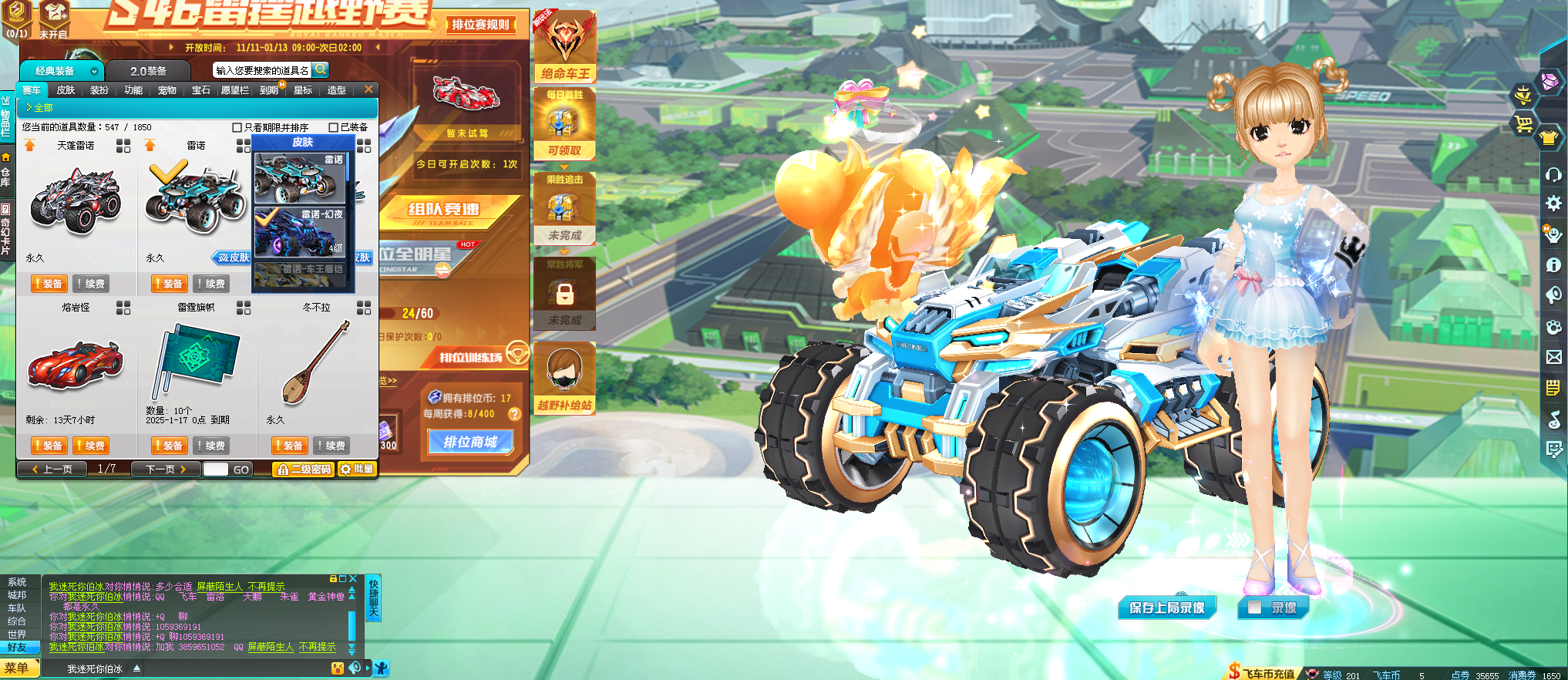Toggle the 已装备 checkbox
This screenshot has height=680, width=1568.
tap(334, 127)
